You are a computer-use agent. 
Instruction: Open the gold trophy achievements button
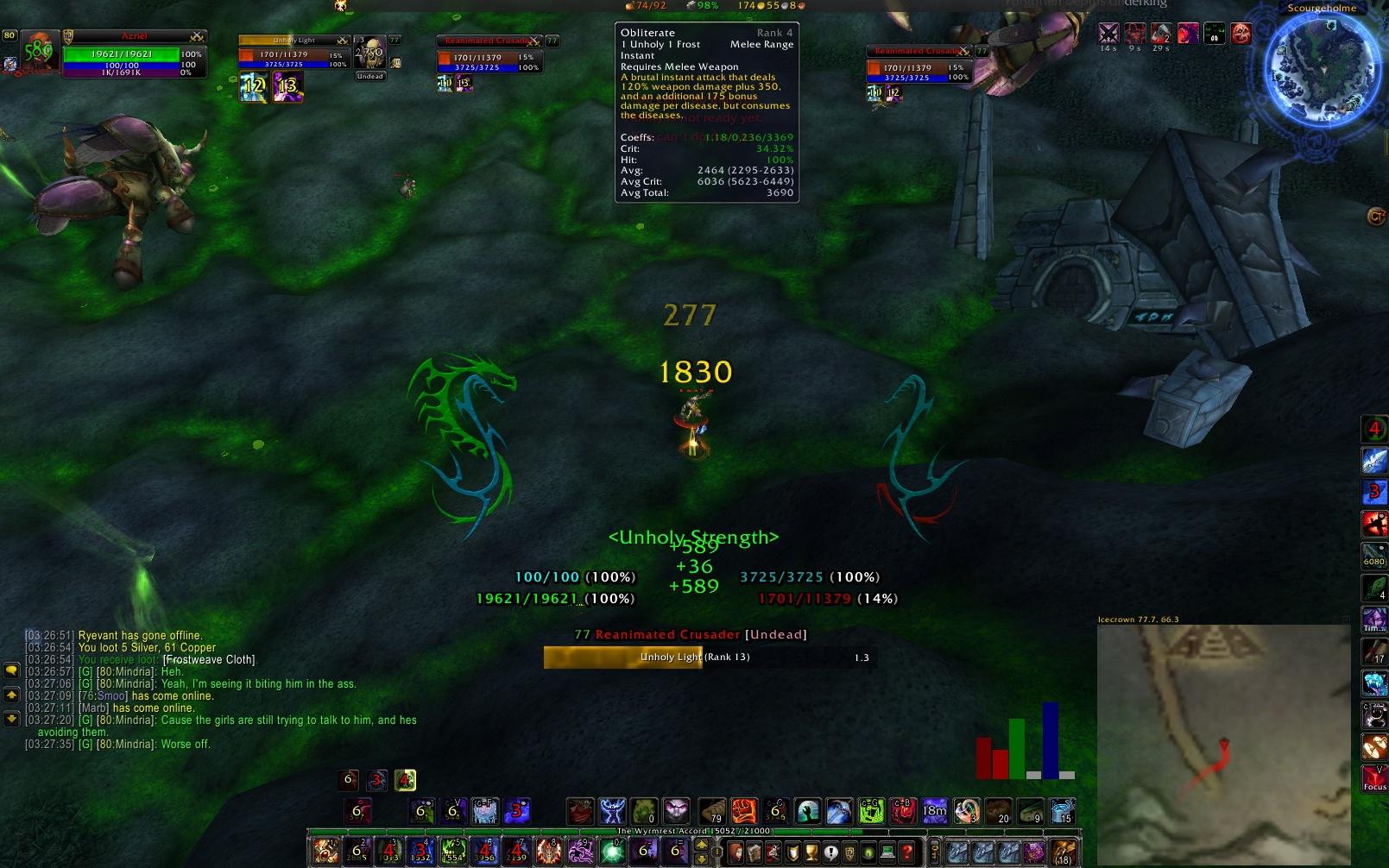point(811,852)
